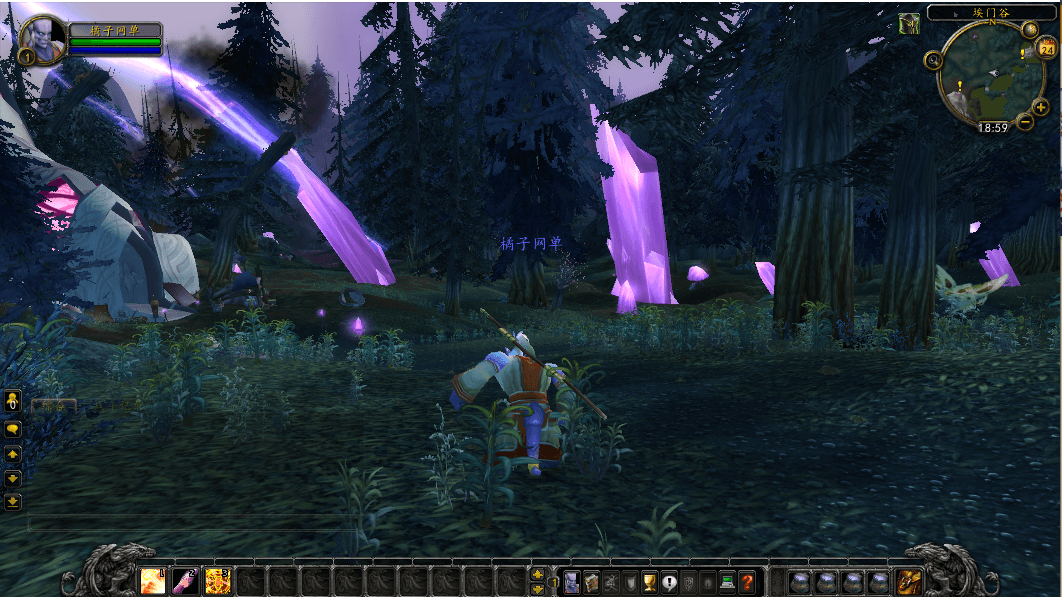Switch to the previous action bar page
The width and height of the screenshot is (1062, 597).
tap(538, 589)
